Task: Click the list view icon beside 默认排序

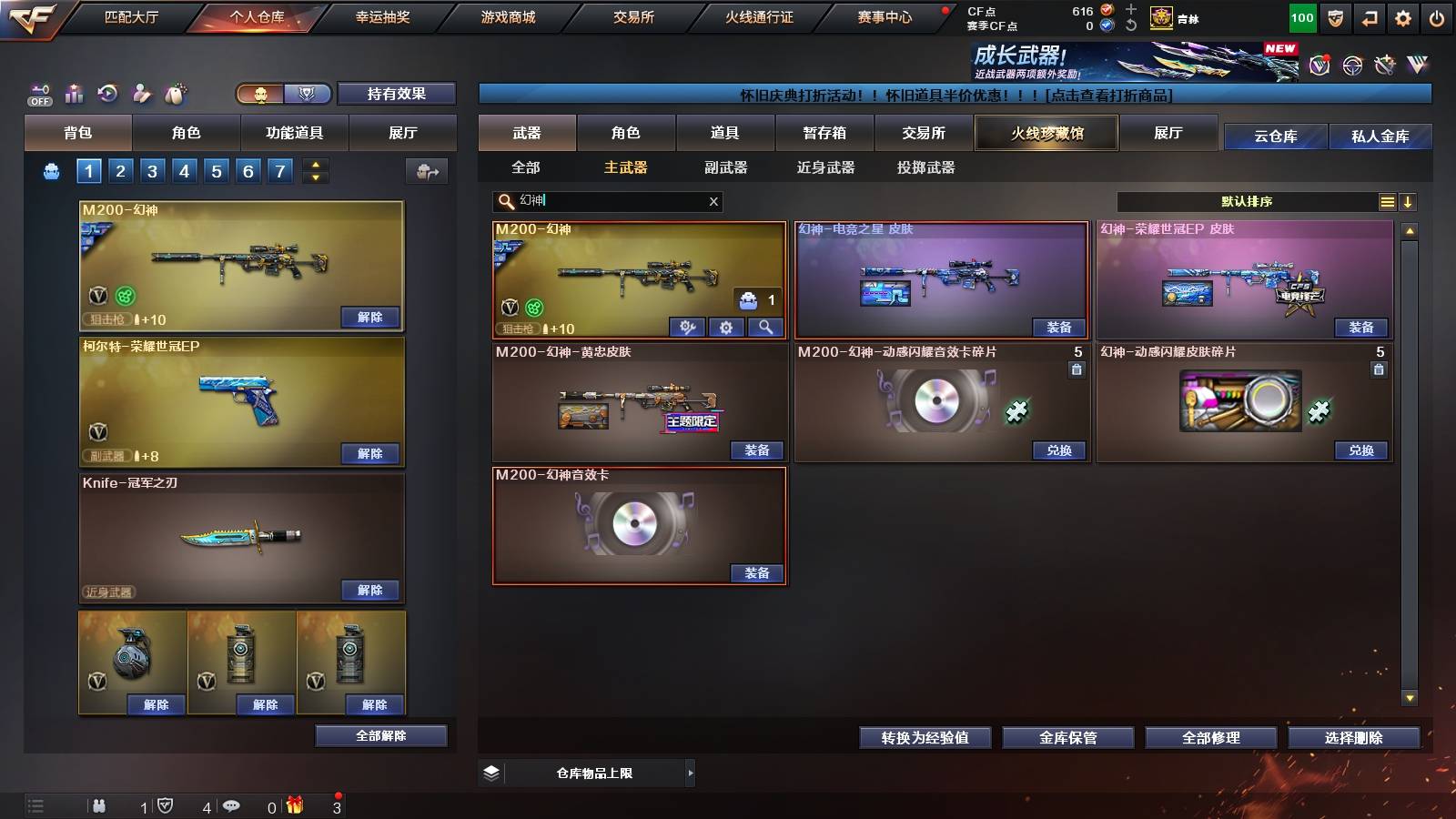Action: tap(1387, 202)
